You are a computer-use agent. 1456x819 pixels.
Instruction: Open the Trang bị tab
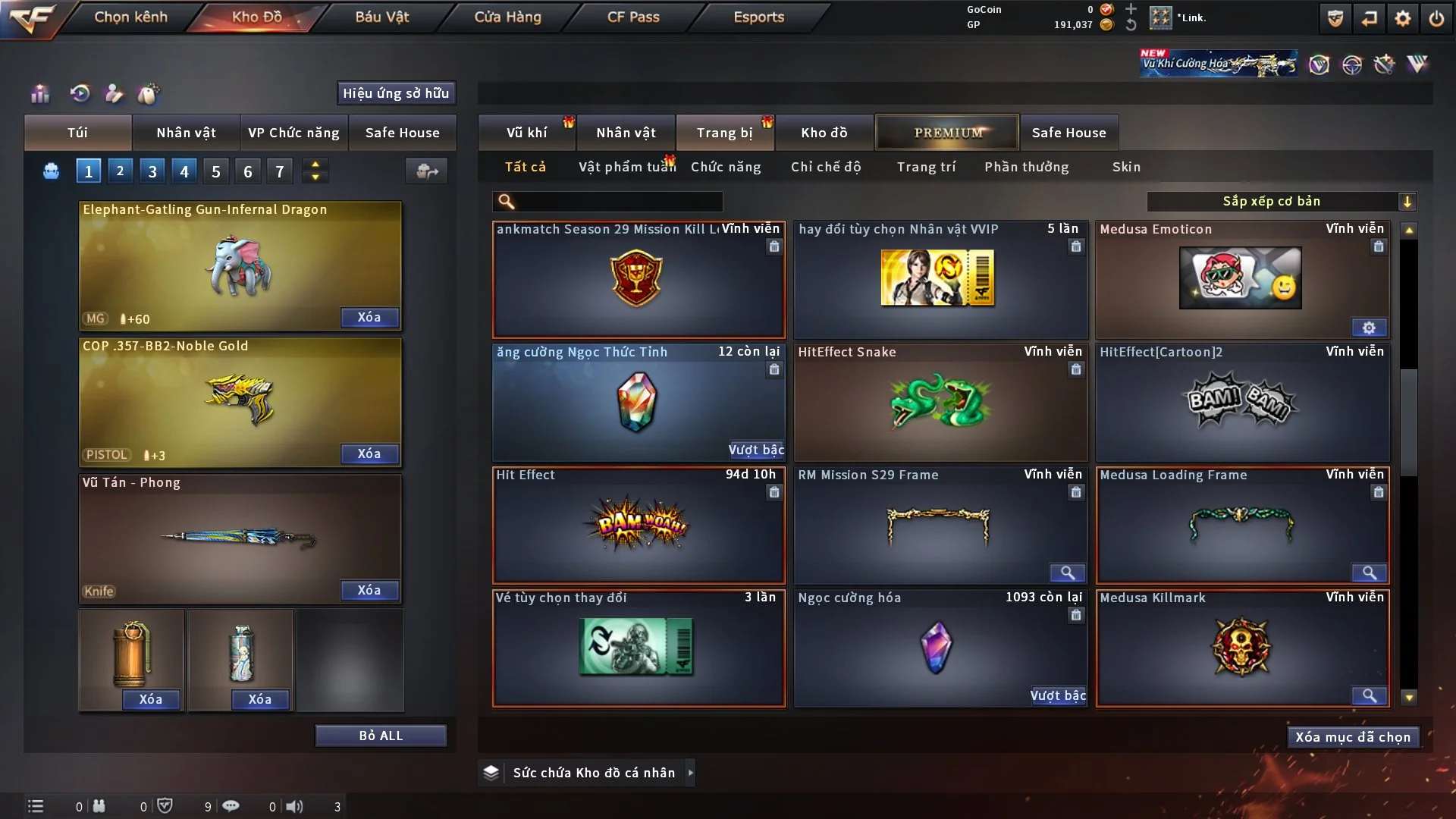[724, 133]
